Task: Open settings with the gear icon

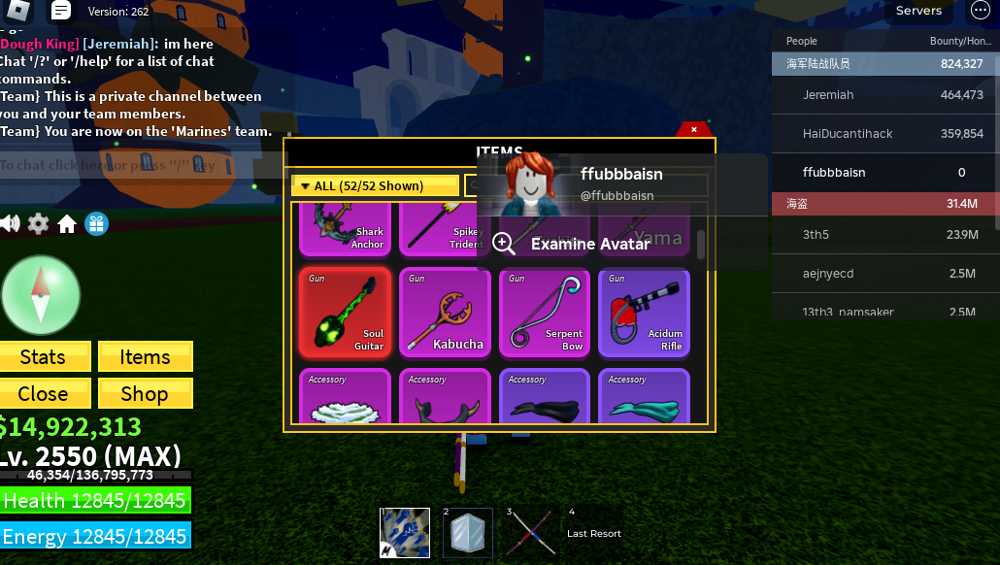Action: click(38, 224)
